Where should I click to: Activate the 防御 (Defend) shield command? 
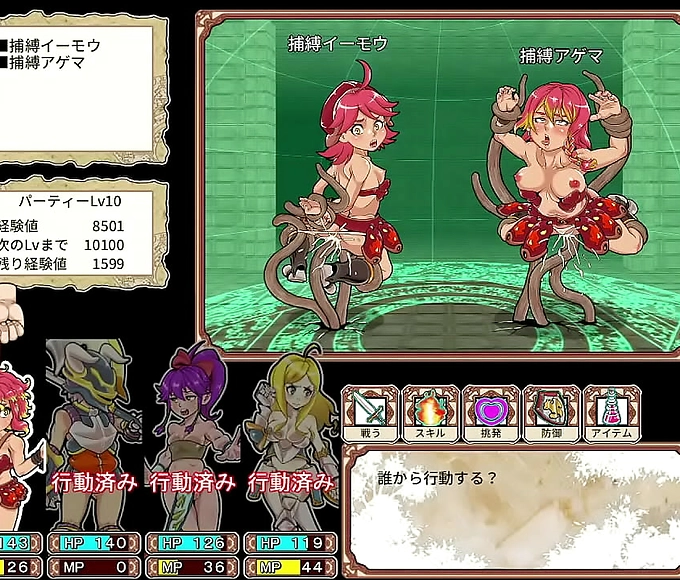[x=551, y=414]
